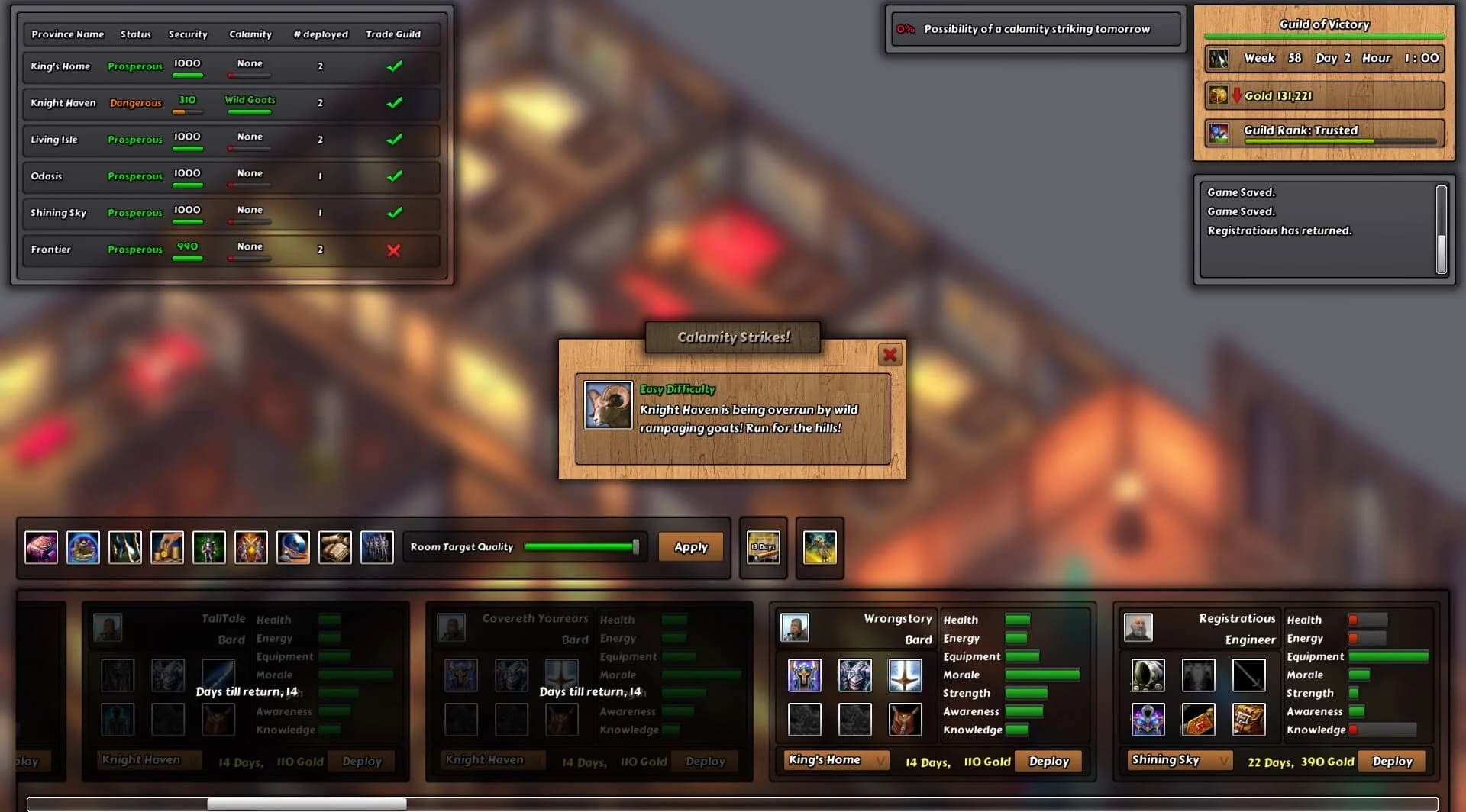Toggle Frontier's Trade Guild red X

(x=395, y=250)
